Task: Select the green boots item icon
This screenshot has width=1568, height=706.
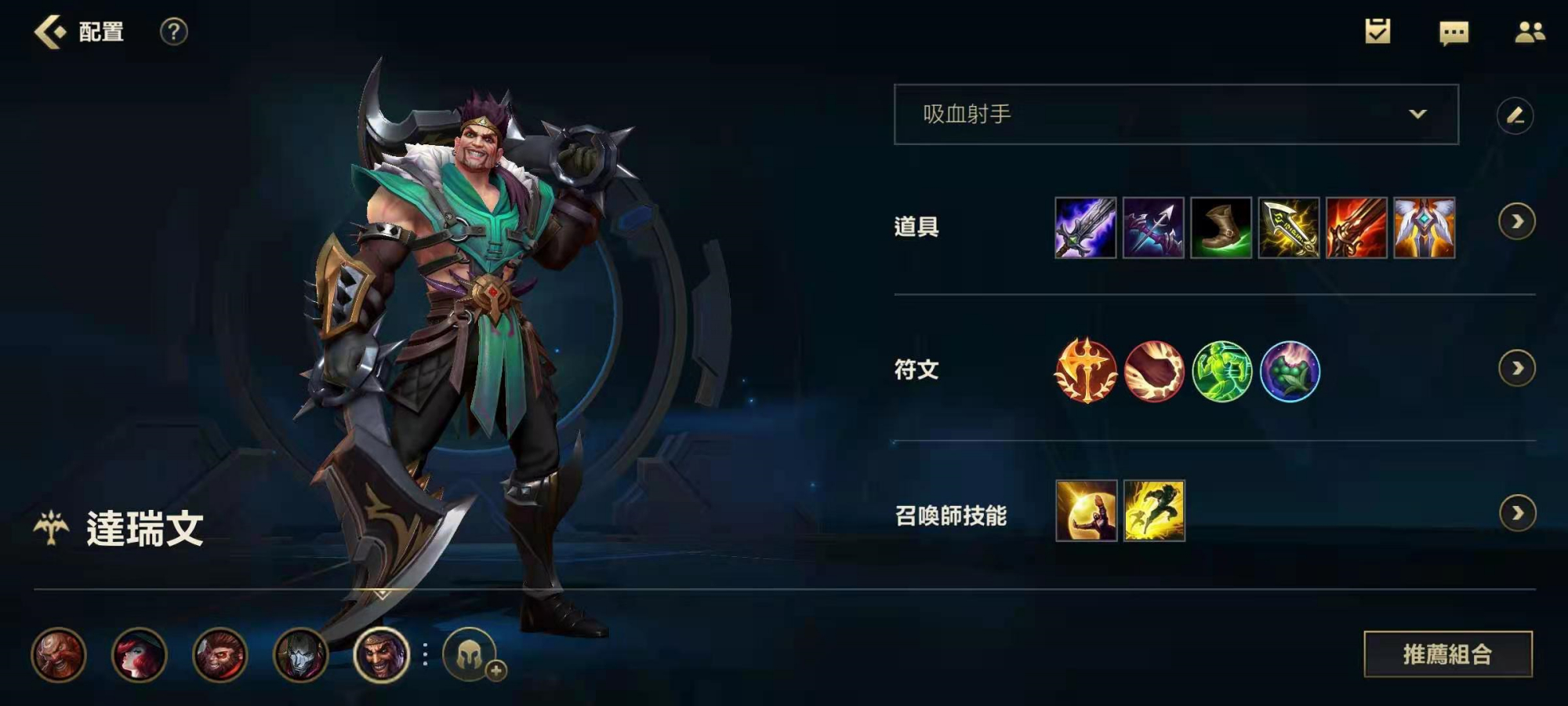Action: pyautogui.click(x=1221, y=227)
